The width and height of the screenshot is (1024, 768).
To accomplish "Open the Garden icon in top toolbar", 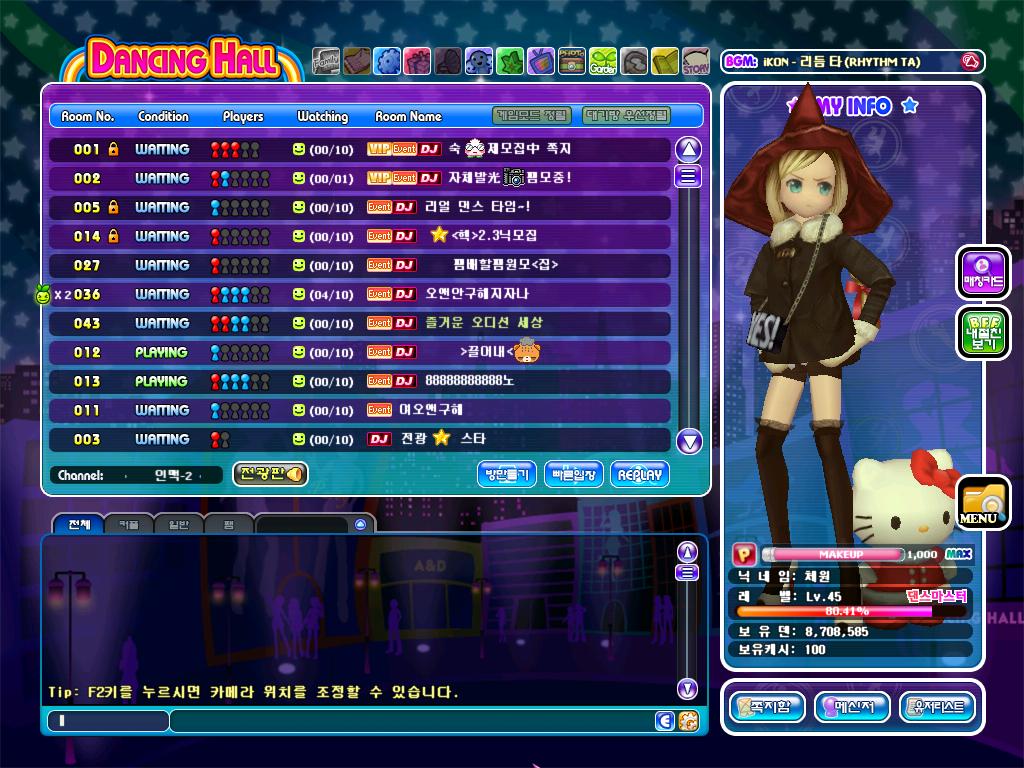I will click(603, 62).
